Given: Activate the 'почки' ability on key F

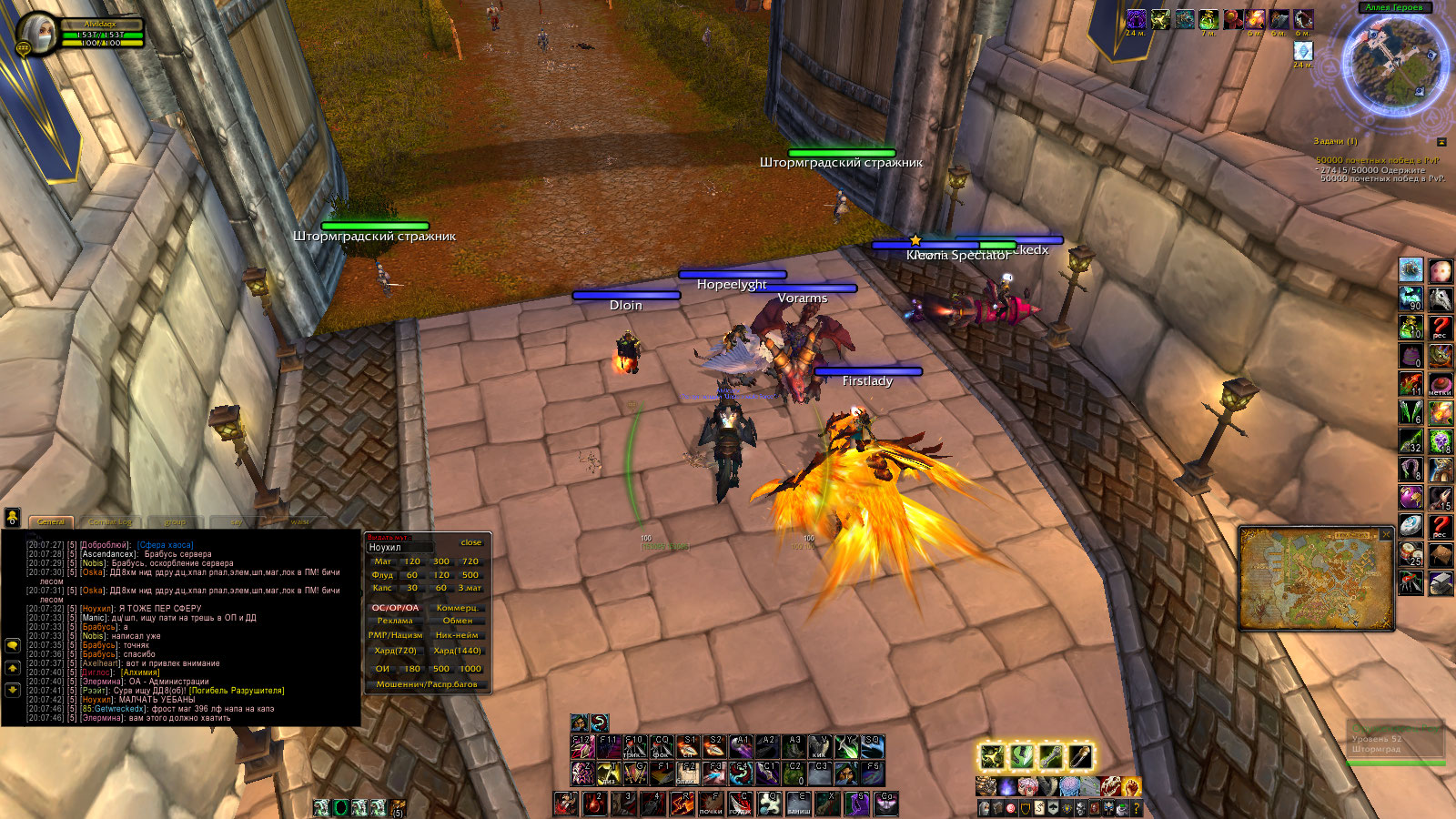Looking at the screenshot, I should [710, 804].
